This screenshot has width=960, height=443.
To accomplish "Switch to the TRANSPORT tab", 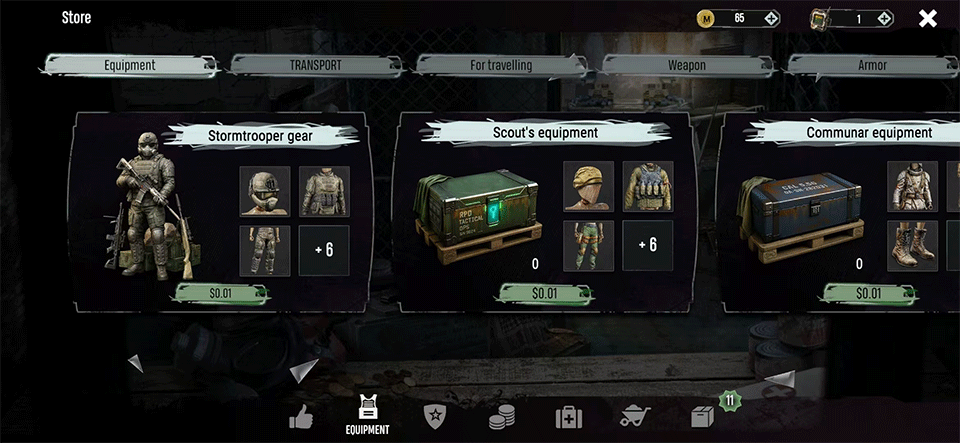I will pos(316,65).
